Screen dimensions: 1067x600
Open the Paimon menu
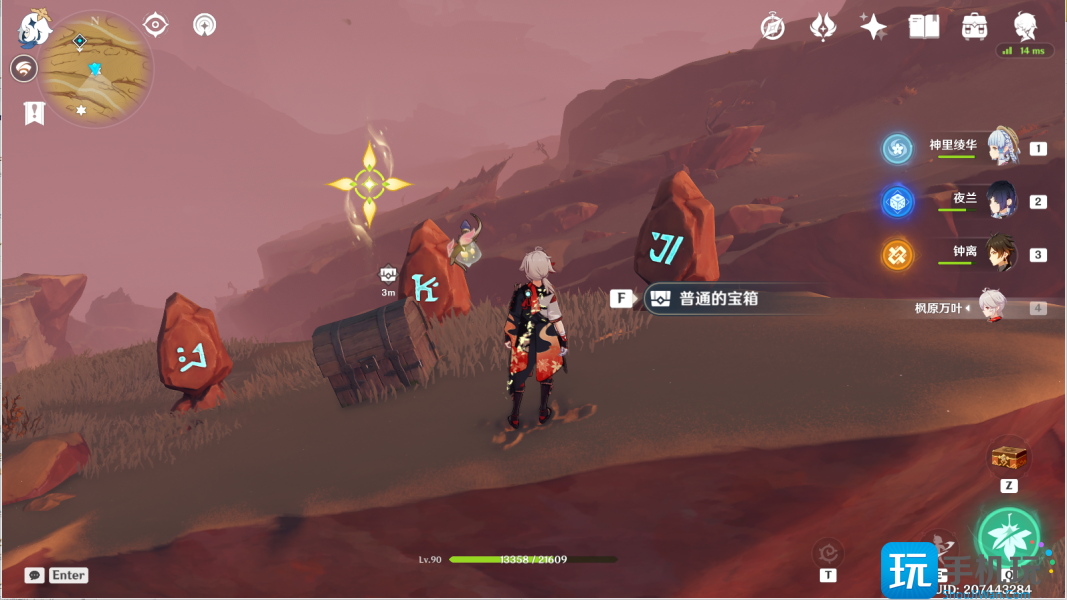point(35,27)
